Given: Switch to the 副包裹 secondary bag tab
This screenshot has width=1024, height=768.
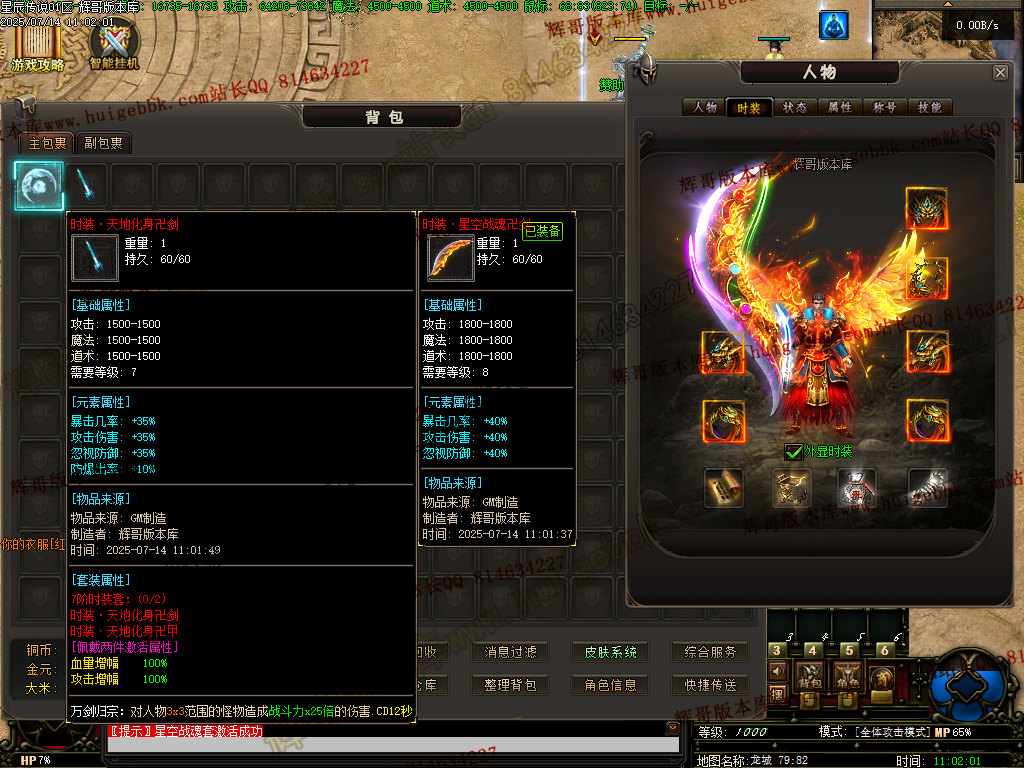Looking at the screenshot, I should coord(104,143).
